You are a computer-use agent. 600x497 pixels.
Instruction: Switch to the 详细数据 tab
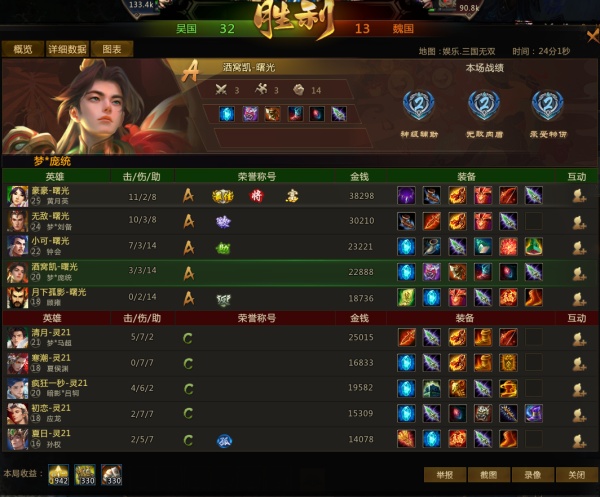coord(66,49)
